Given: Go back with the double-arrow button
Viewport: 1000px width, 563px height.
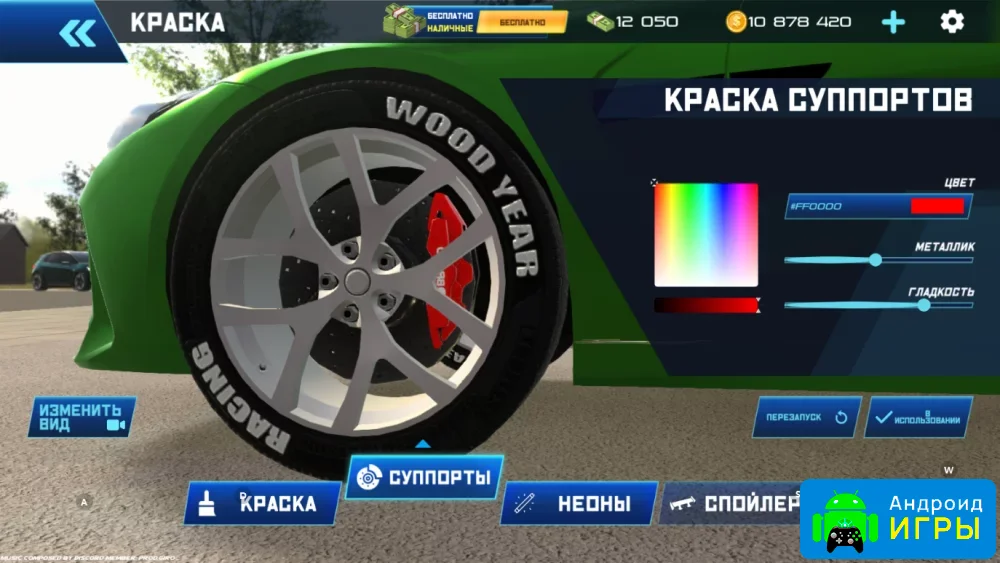Looking at the screenshot, I should point(77,32).
